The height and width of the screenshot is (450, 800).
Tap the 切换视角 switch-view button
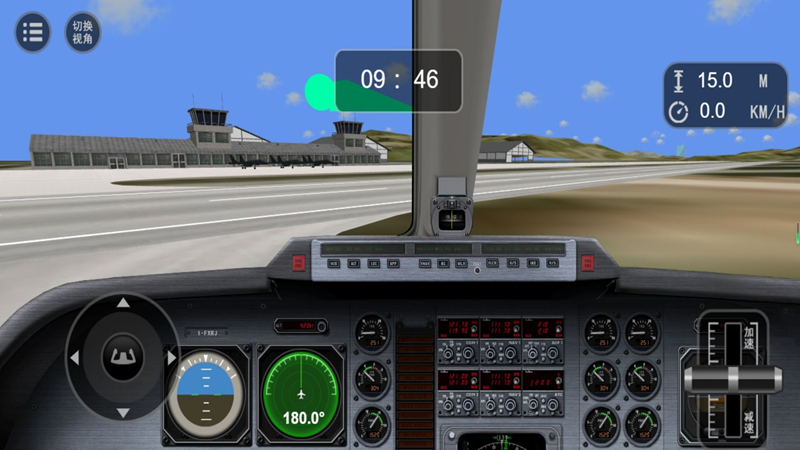tap(83, 32)
